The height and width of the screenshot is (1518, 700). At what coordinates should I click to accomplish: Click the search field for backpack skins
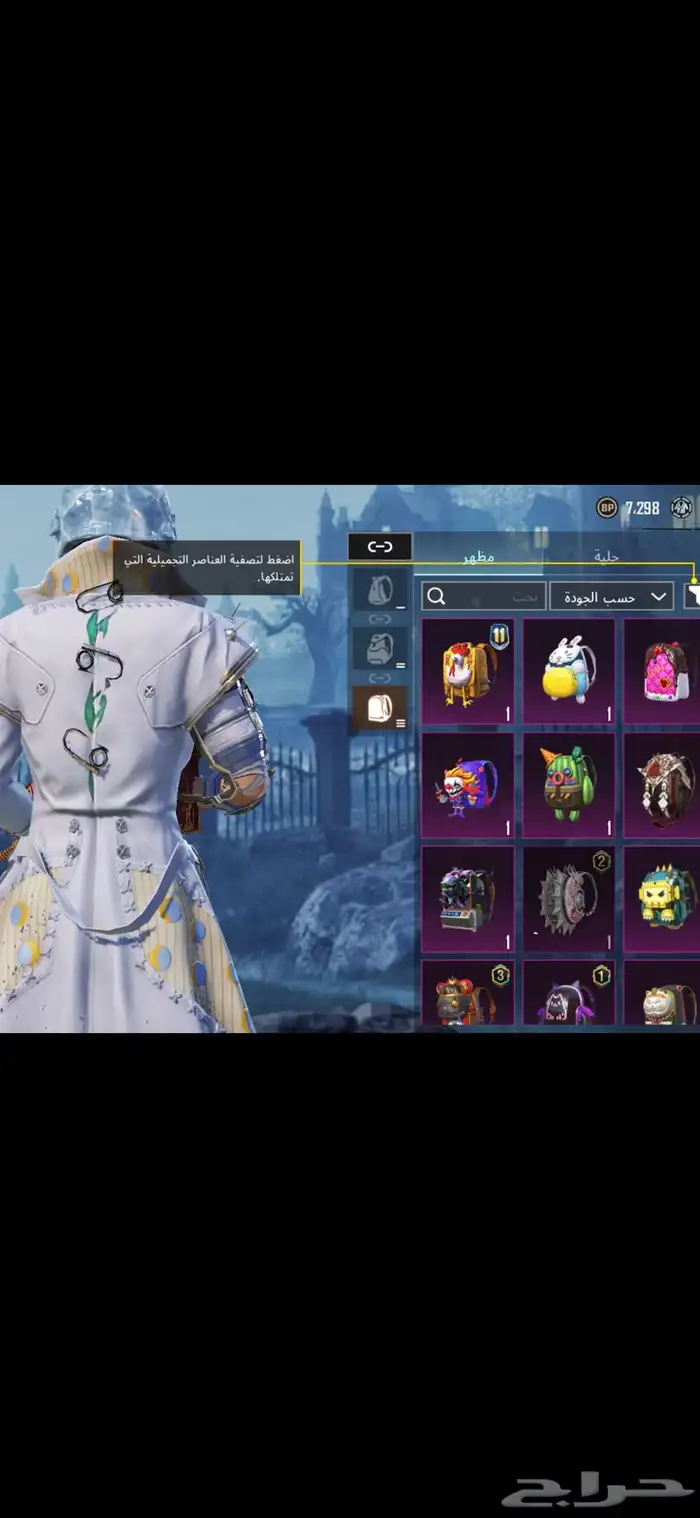point(483,597)
